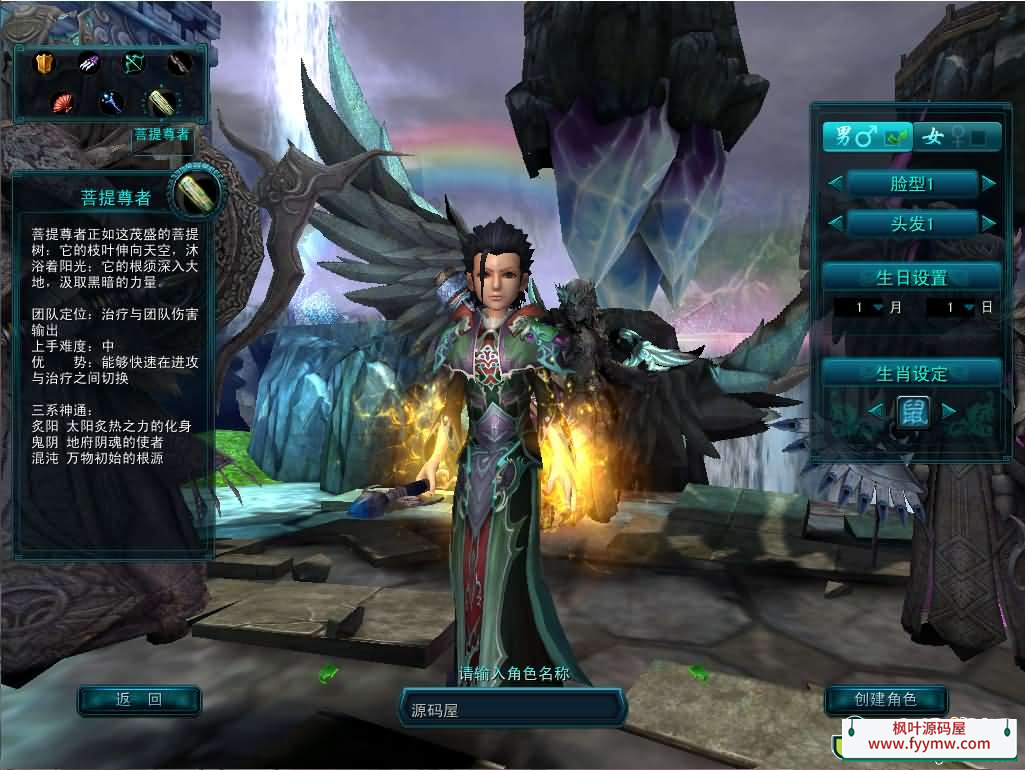Screen dimensions: 1025x770
Task: Focus the character name input field
Action: 512,709
